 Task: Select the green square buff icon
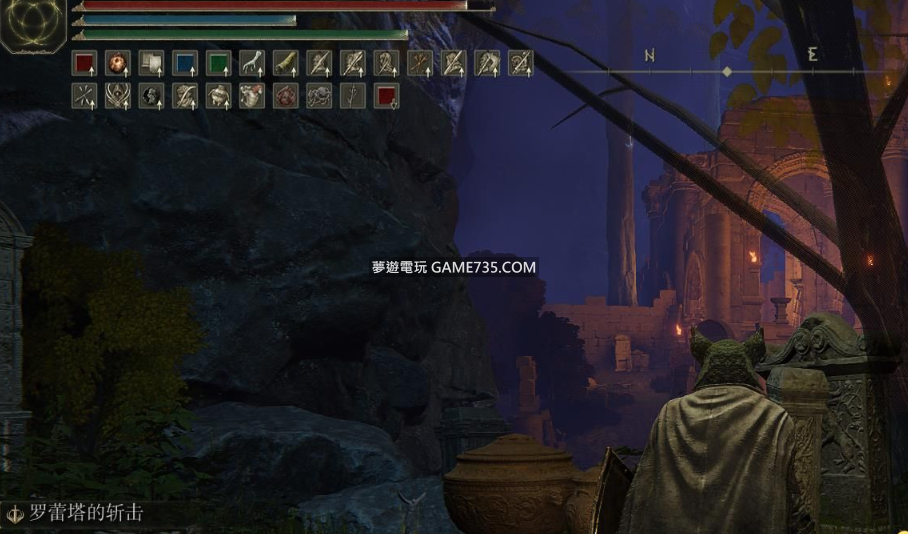(x=218, y=64)
